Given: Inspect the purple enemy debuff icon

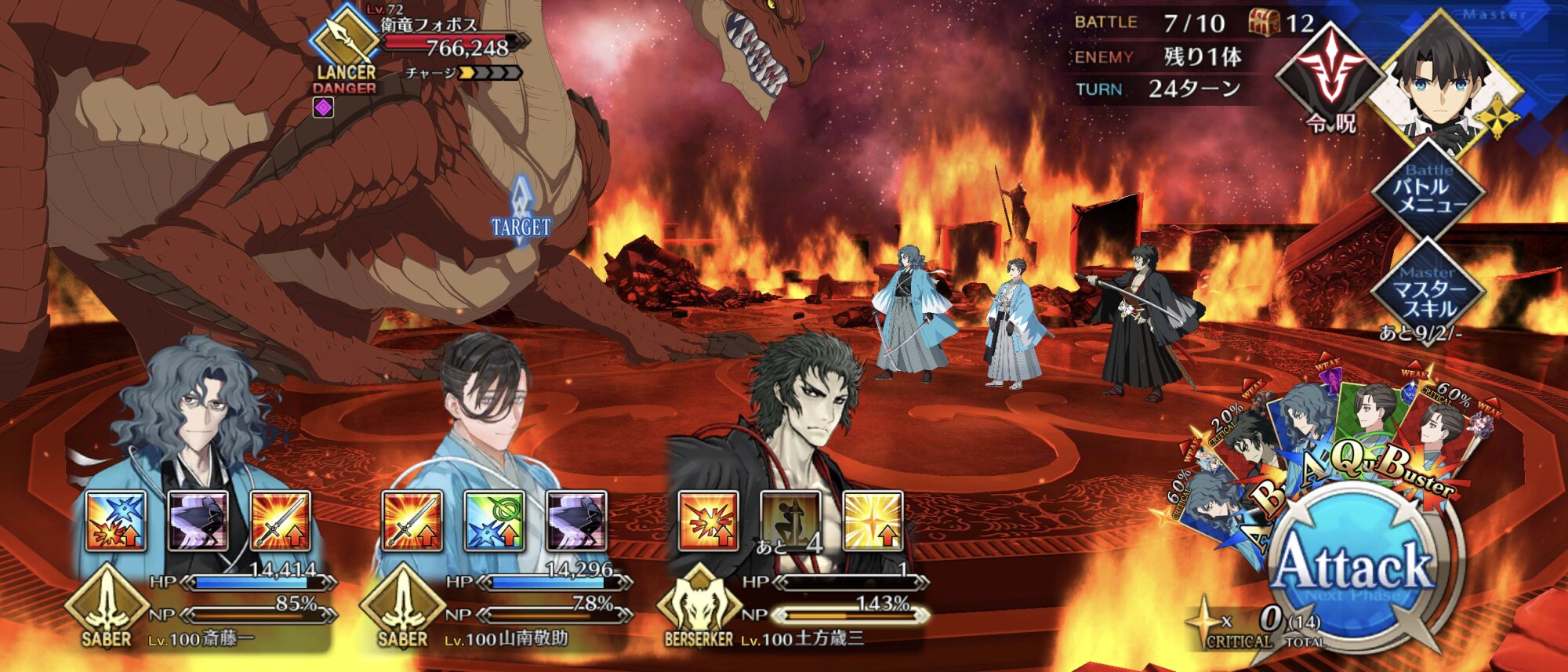Looking at the screenshot, I should point(324,107).
